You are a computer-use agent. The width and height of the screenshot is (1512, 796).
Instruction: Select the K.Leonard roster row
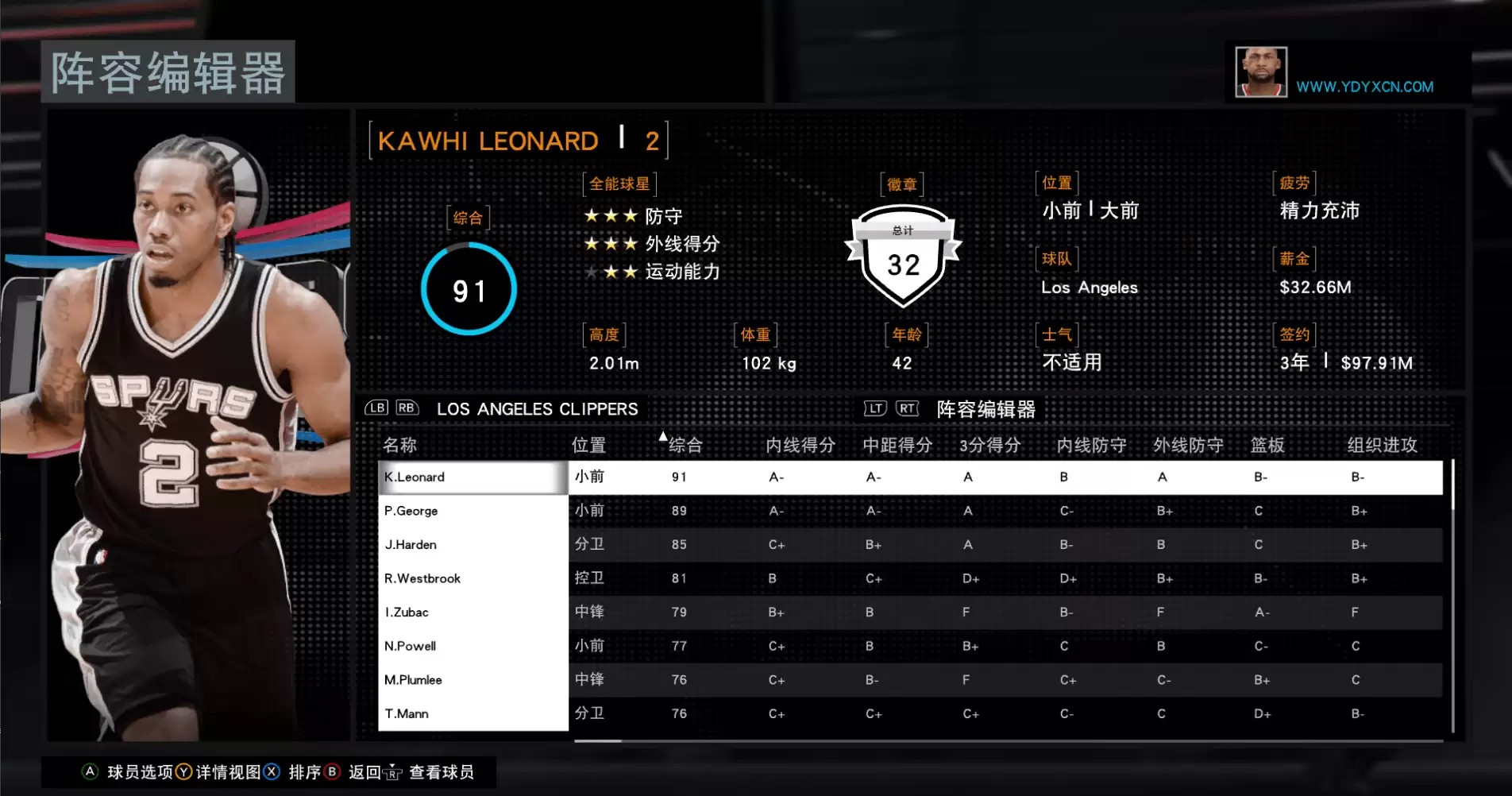tap(472, 477)
